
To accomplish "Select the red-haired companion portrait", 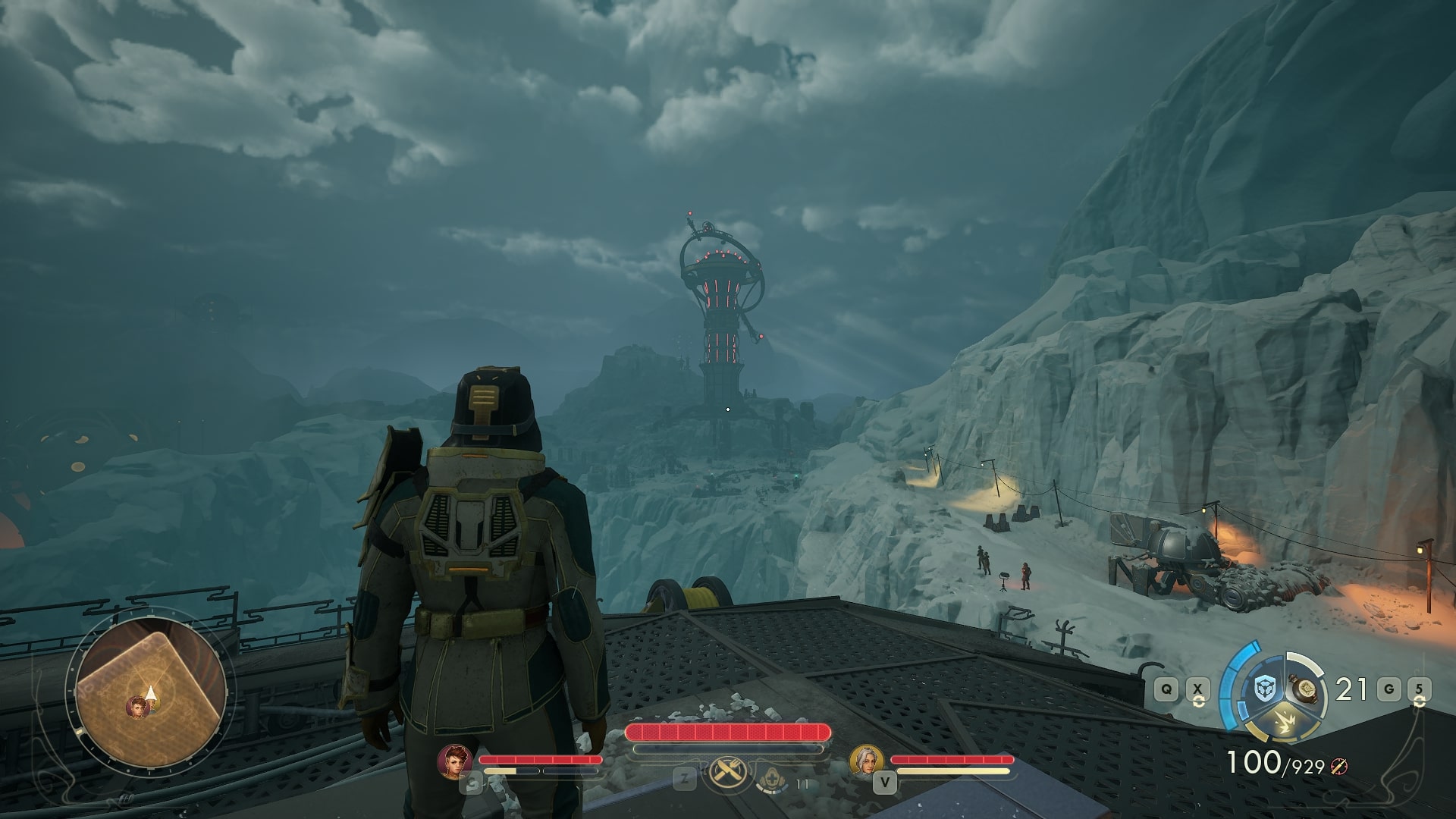I will coord(455,761).
